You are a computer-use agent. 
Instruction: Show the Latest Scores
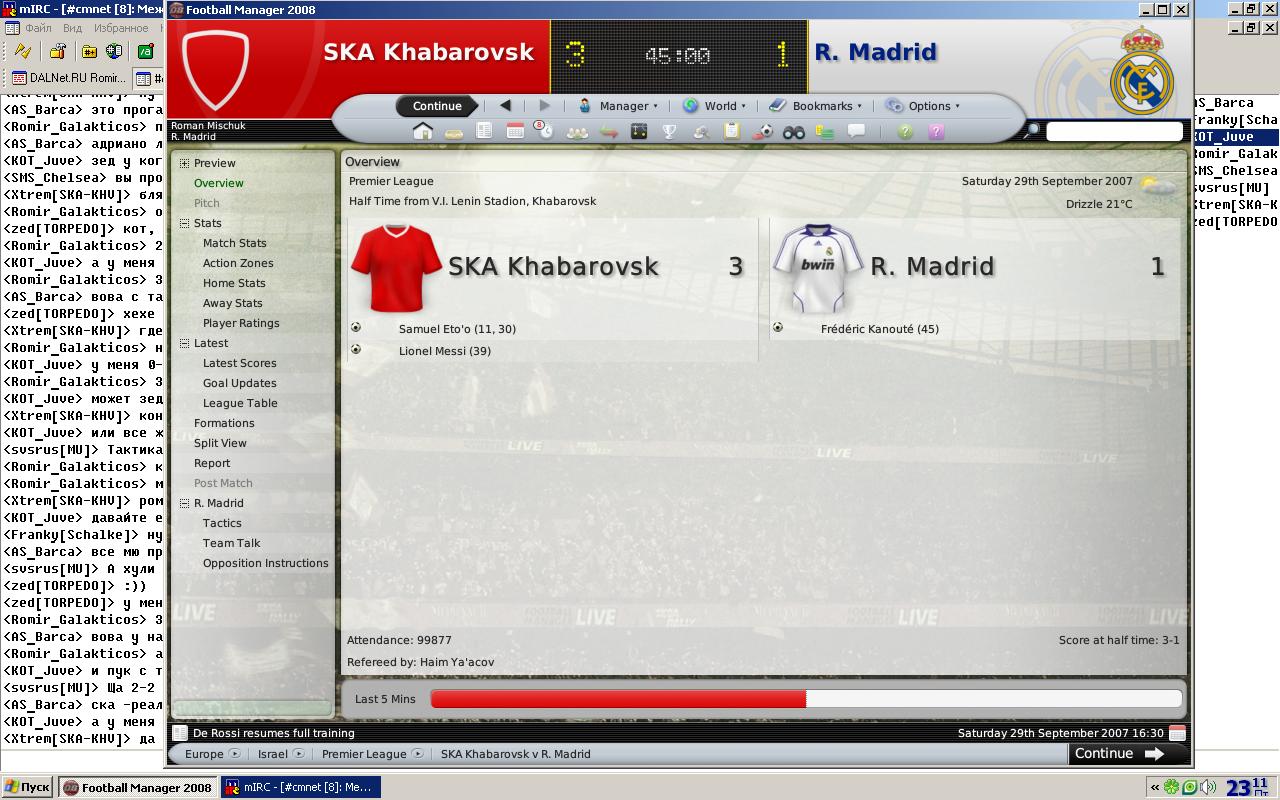point(239,363)
